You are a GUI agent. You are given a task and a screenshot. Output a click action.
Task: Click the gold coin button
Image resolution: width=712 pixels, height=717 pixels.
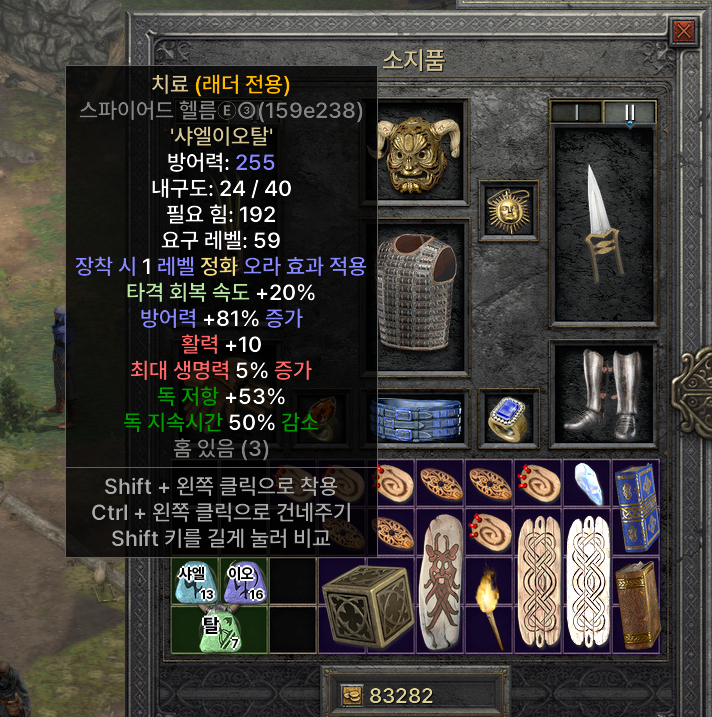(x=352, y=696)
